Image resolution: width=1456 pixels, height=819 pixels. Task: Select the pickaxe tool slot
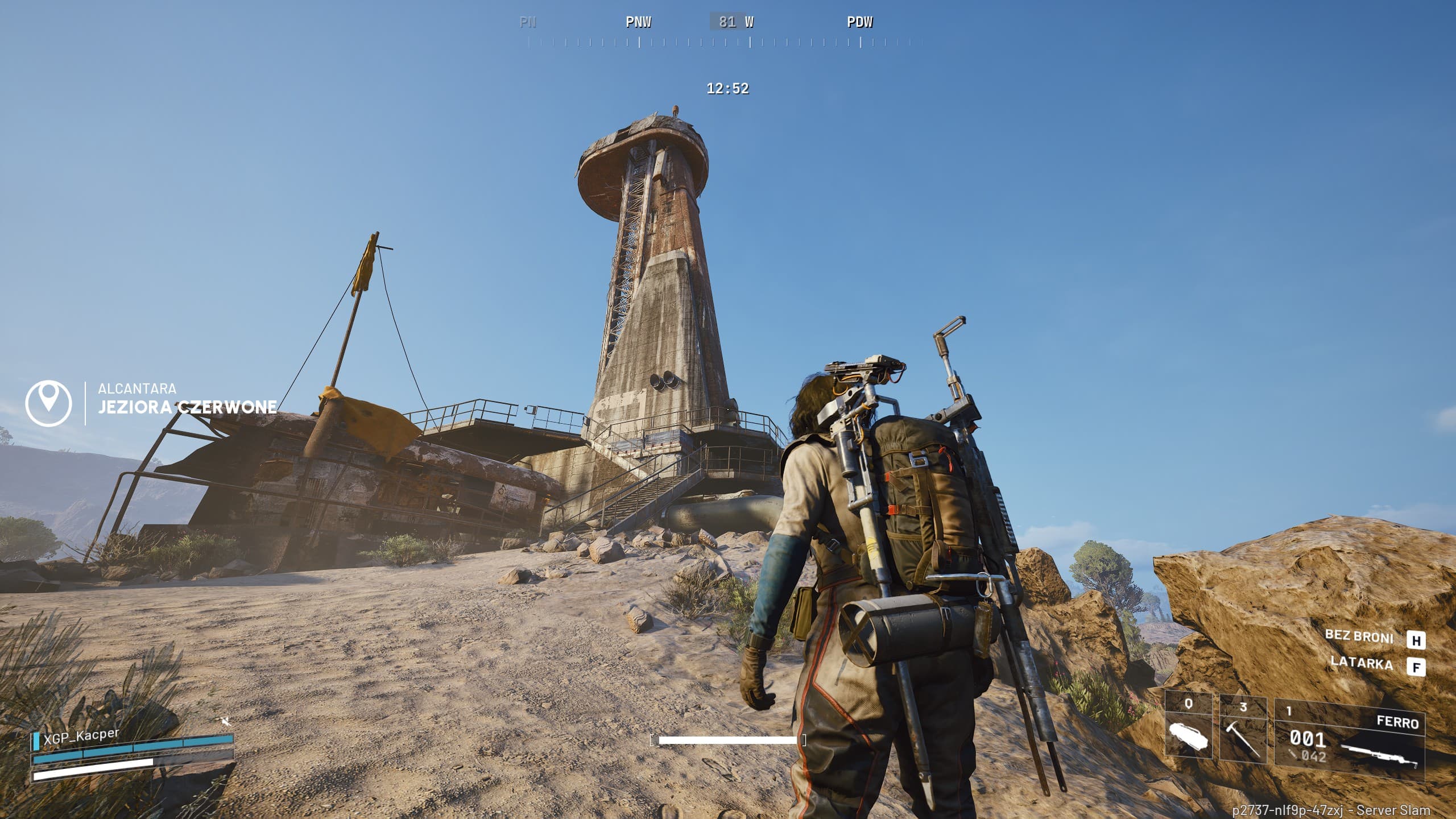point(1243,730)
